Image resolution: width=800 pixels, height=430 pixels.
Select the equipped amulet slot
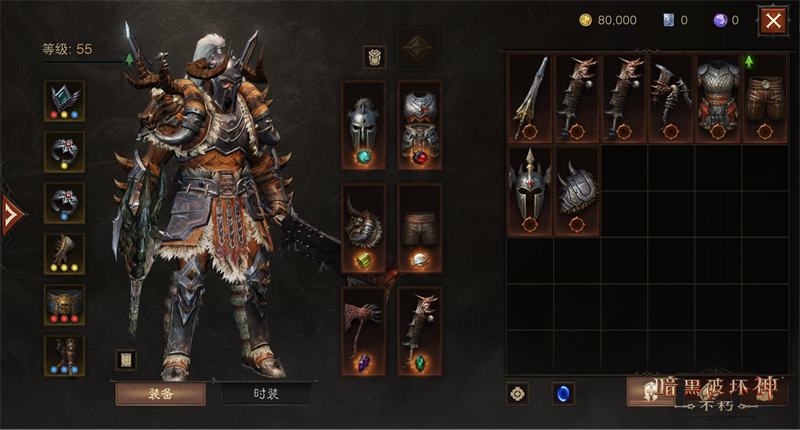tap(65, 101)
